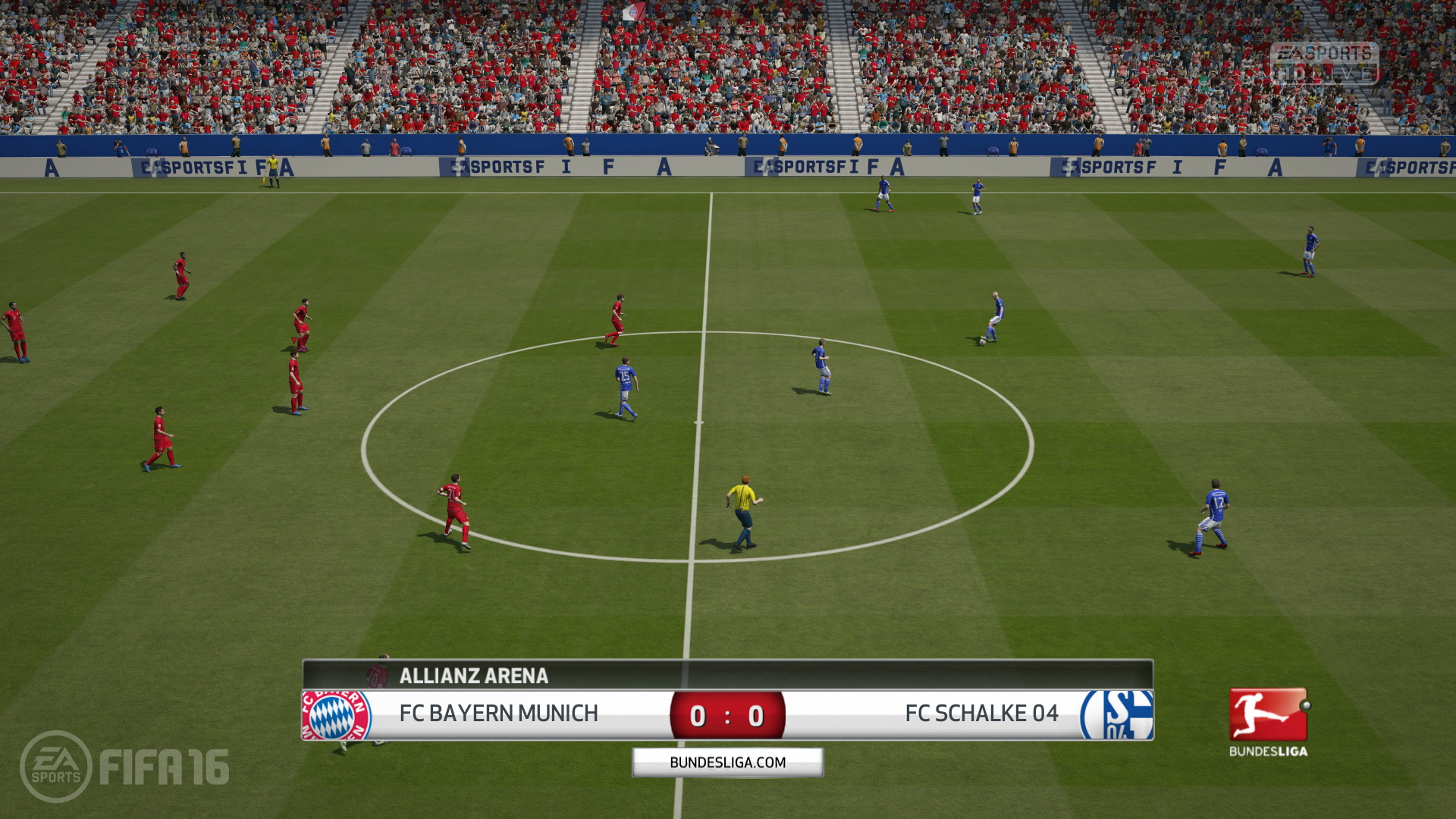Click the red score badge showing 0:0
This screenshot has height=819, width=1456.
[729, 714]
